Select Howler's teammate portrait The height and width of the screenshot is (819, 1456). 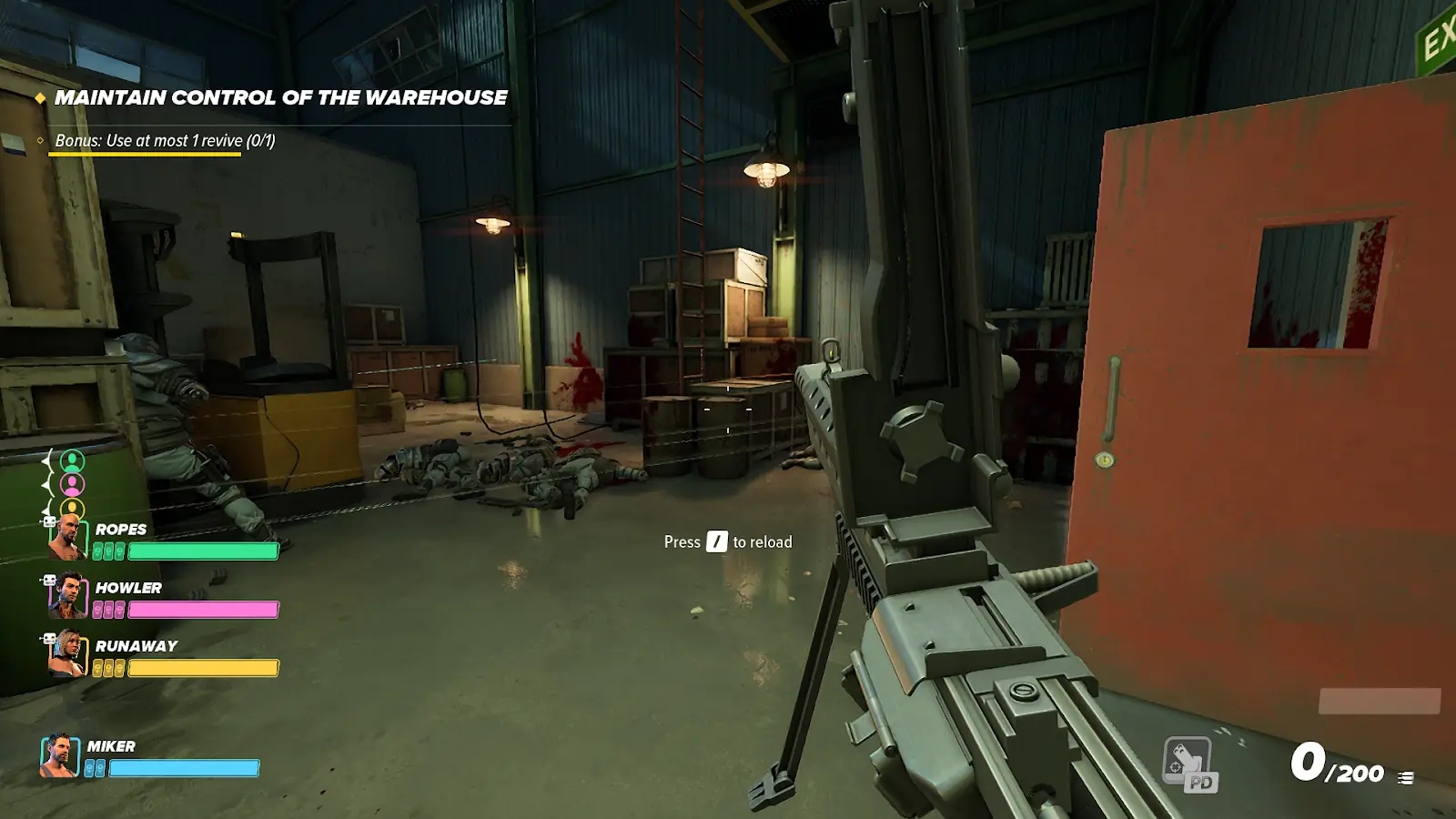[x=68, y=596]
